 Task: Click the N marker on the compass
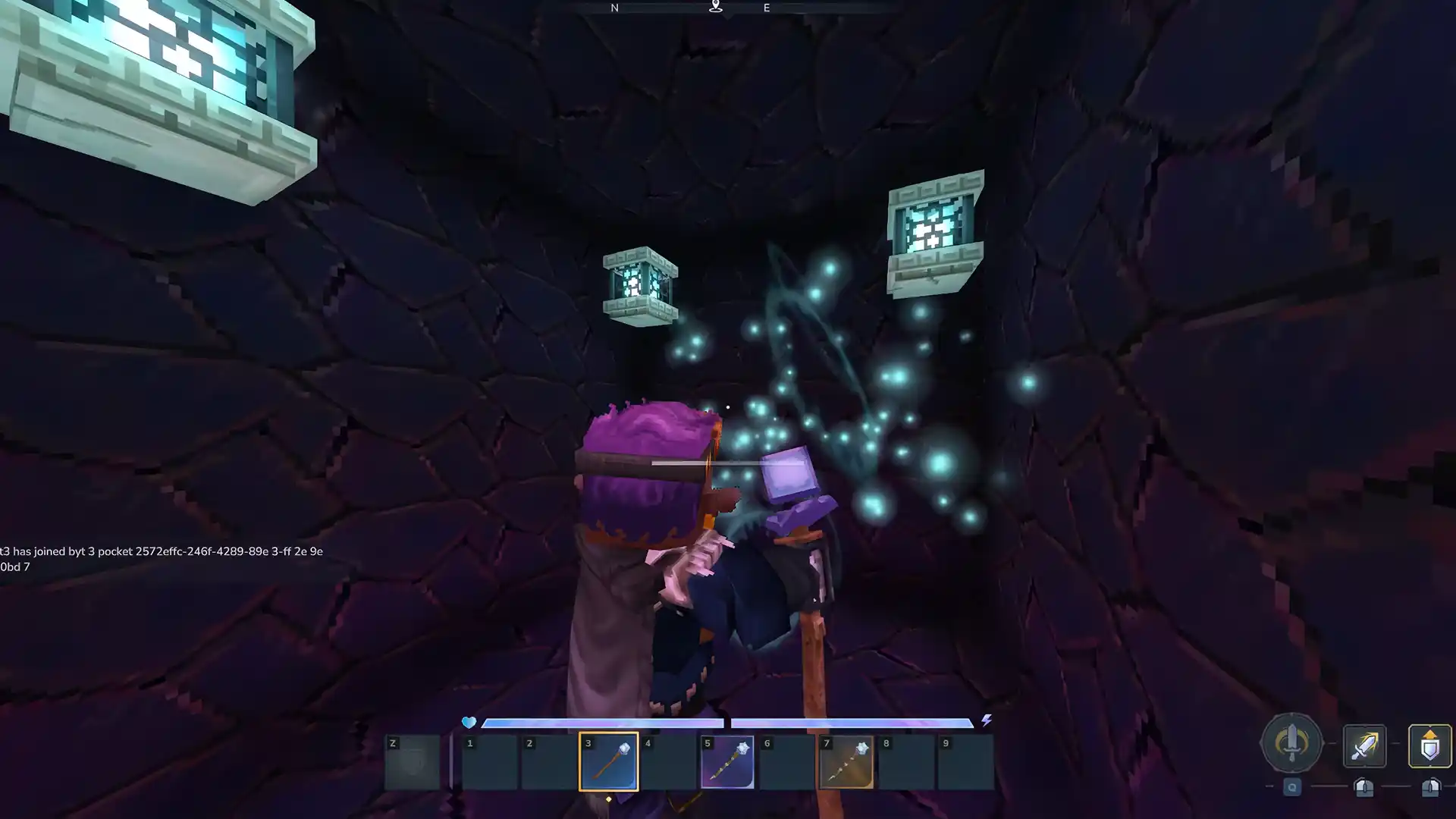[614, 8]
